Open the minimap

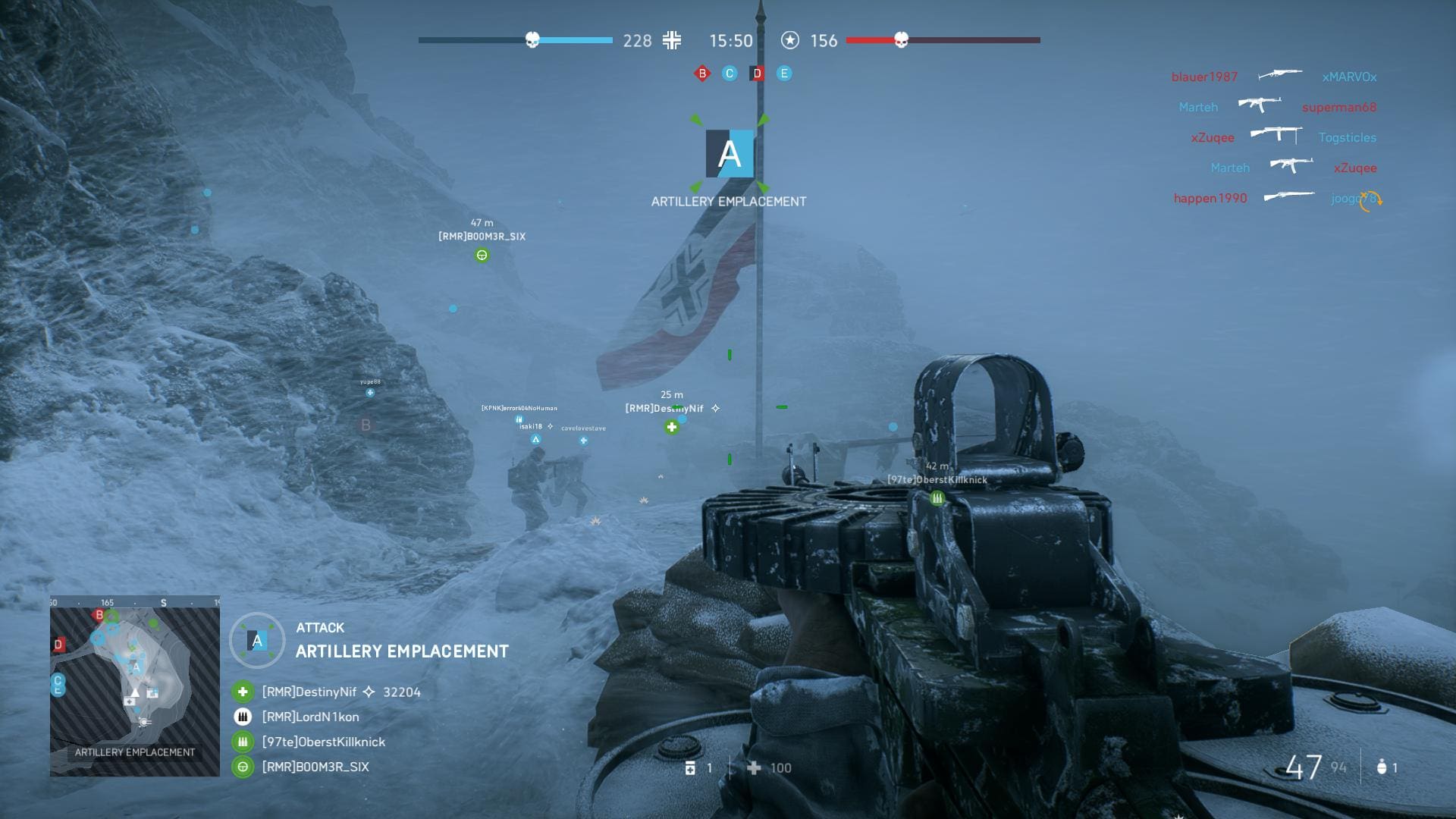pos(135,686)
